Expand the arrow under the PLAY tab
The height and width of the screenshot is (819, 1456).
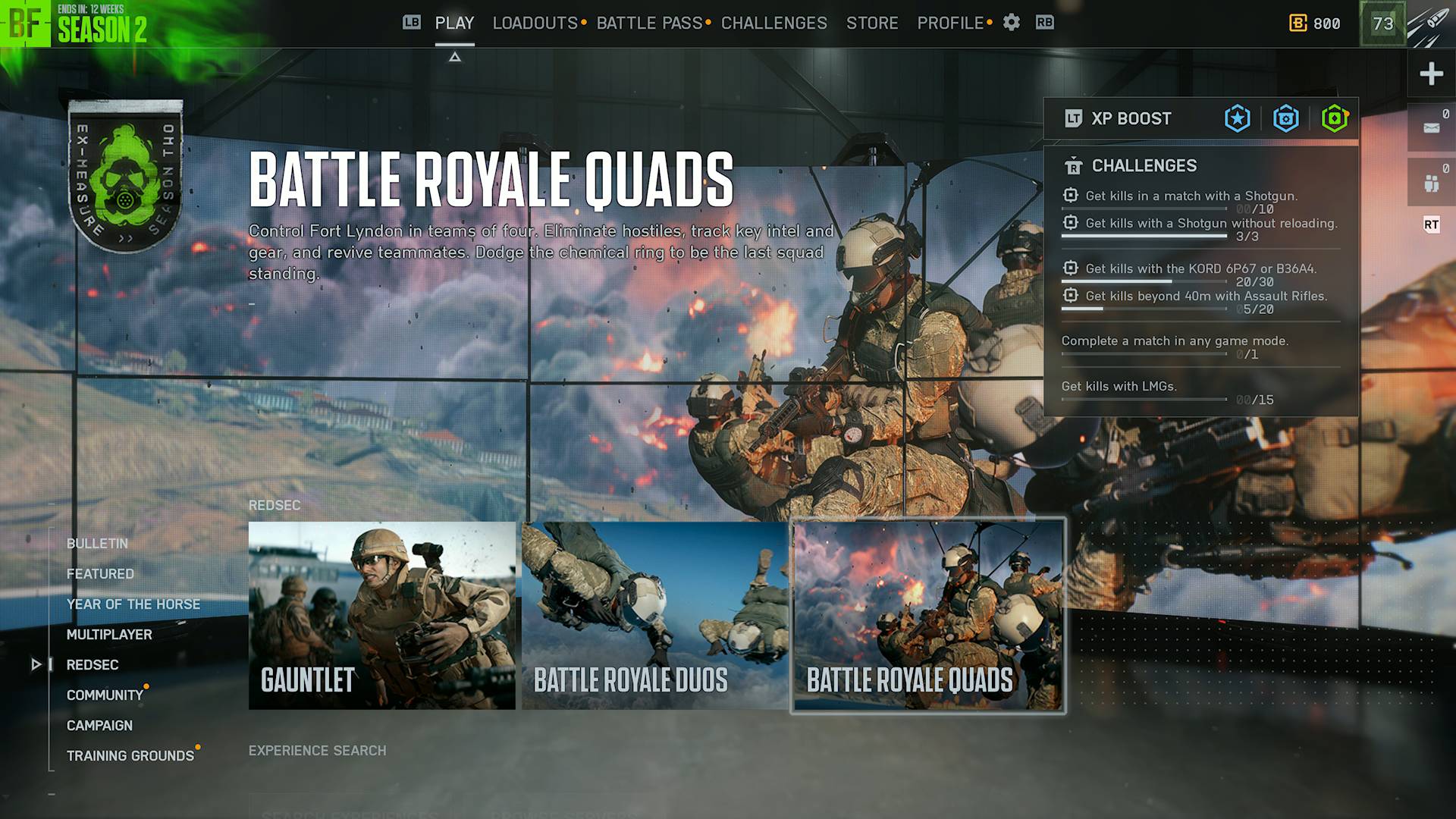click(x=455, y=56)
